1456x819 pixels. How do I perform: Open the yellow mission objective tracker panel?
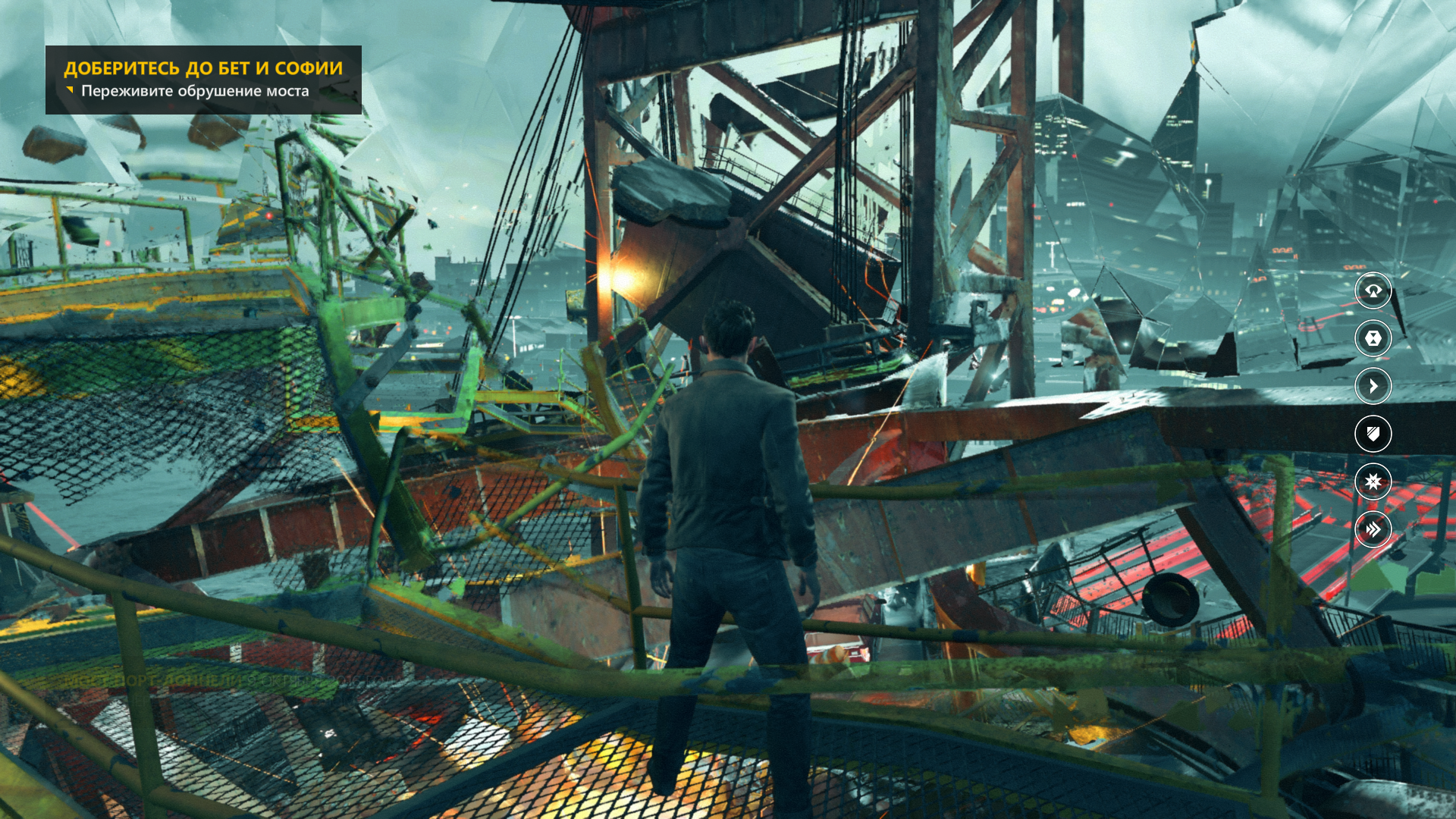coord(203,80)
